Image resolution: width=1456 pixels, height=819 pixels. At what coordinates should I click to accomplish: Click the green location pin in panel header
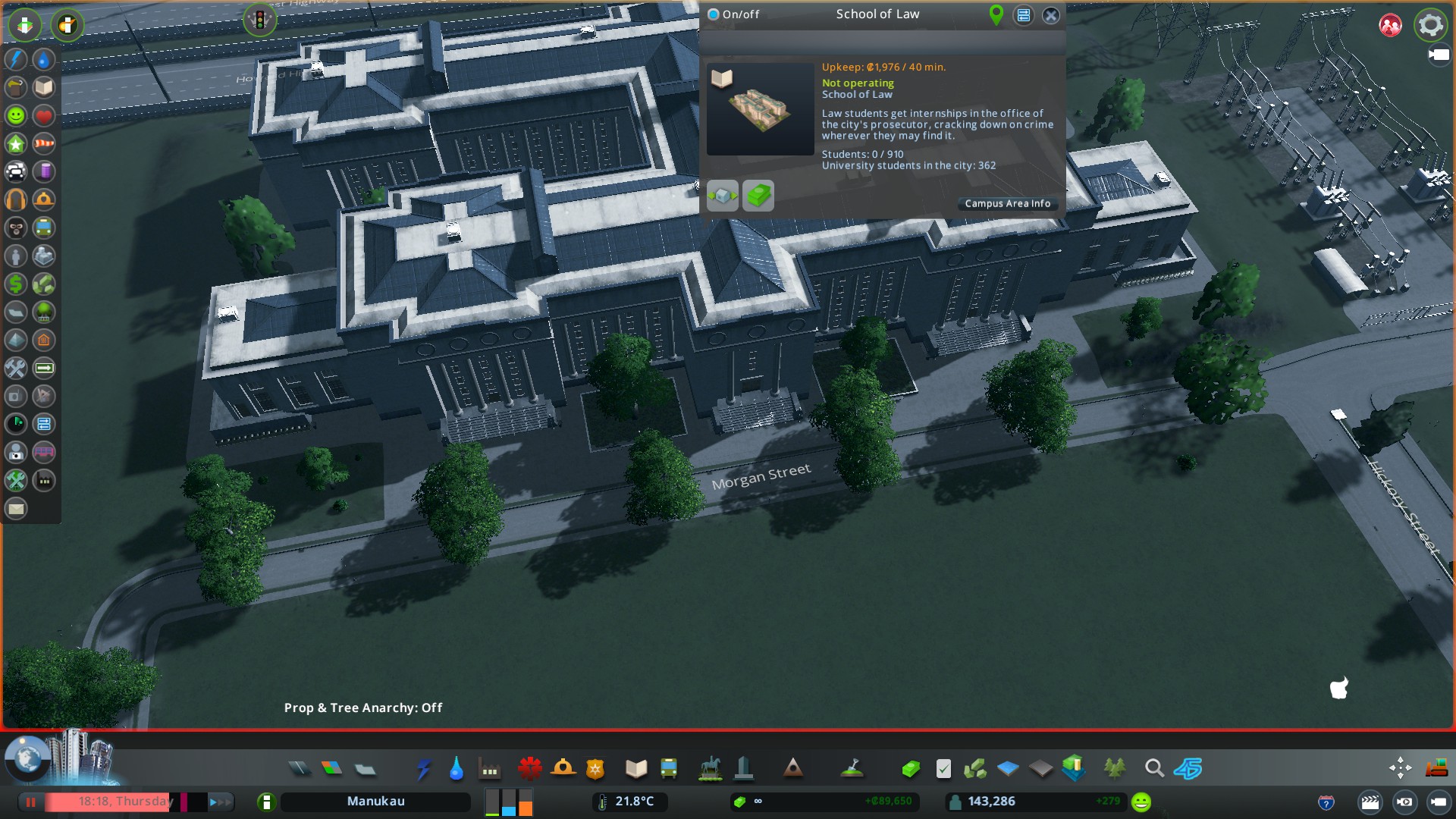(996, 14)
